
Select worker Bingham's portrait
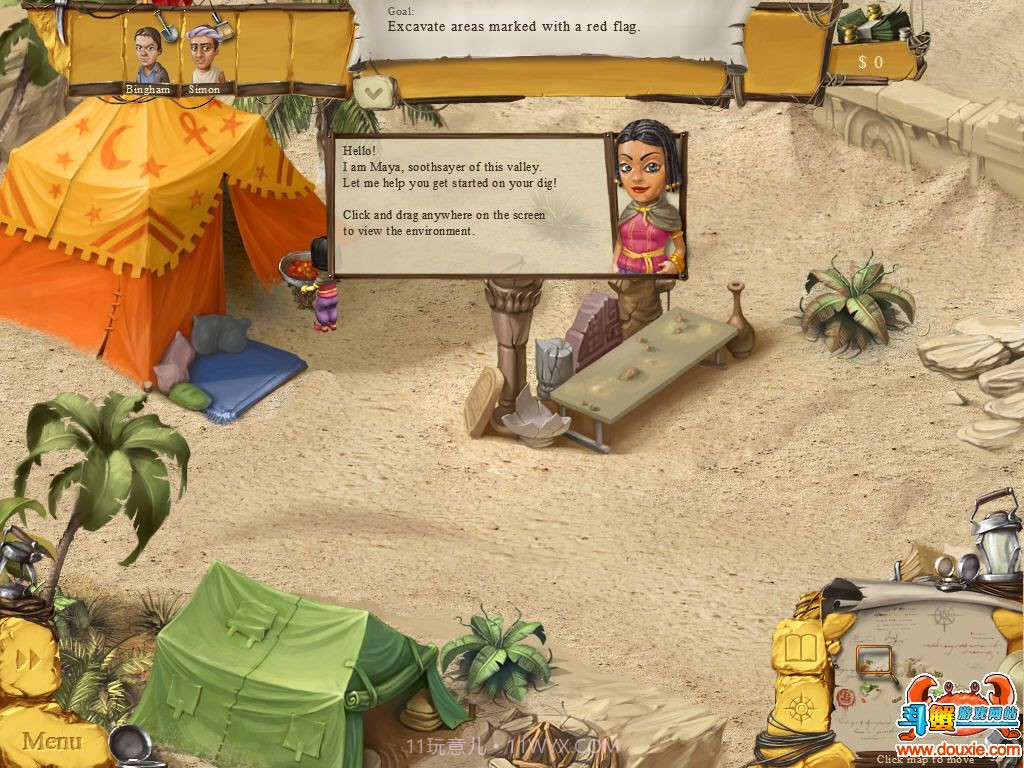(x=148, y=58)
